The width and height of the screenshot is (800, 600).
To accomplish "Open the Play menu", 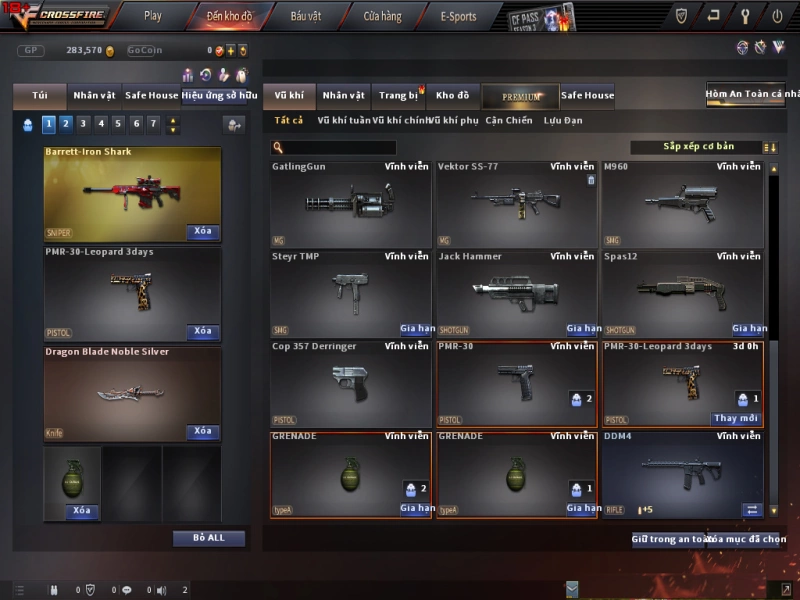I will (x=152, y=16).
